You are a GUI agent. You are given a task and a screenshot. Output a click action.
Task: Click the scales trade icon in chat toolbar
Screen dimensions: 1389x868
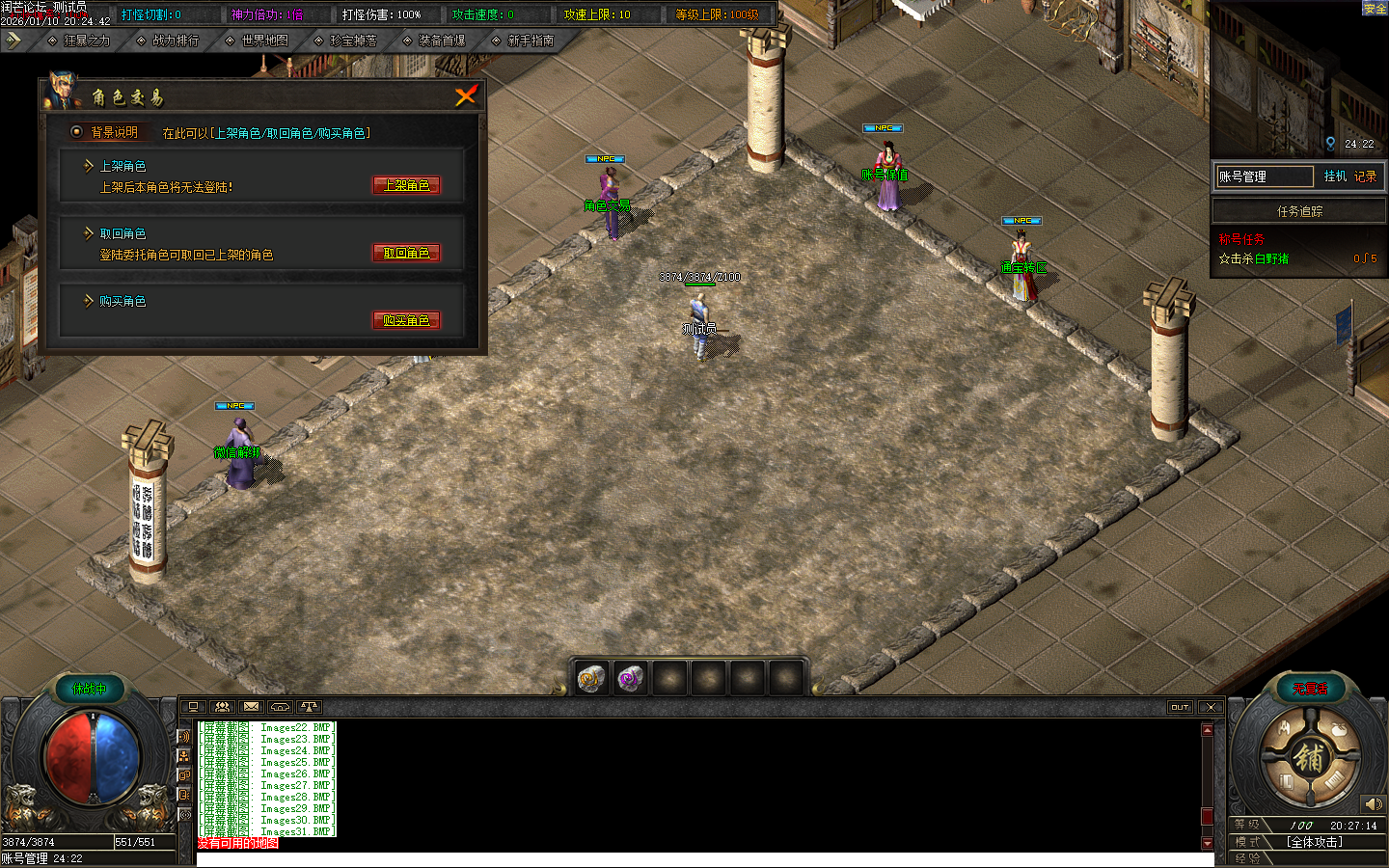[309, 707]
